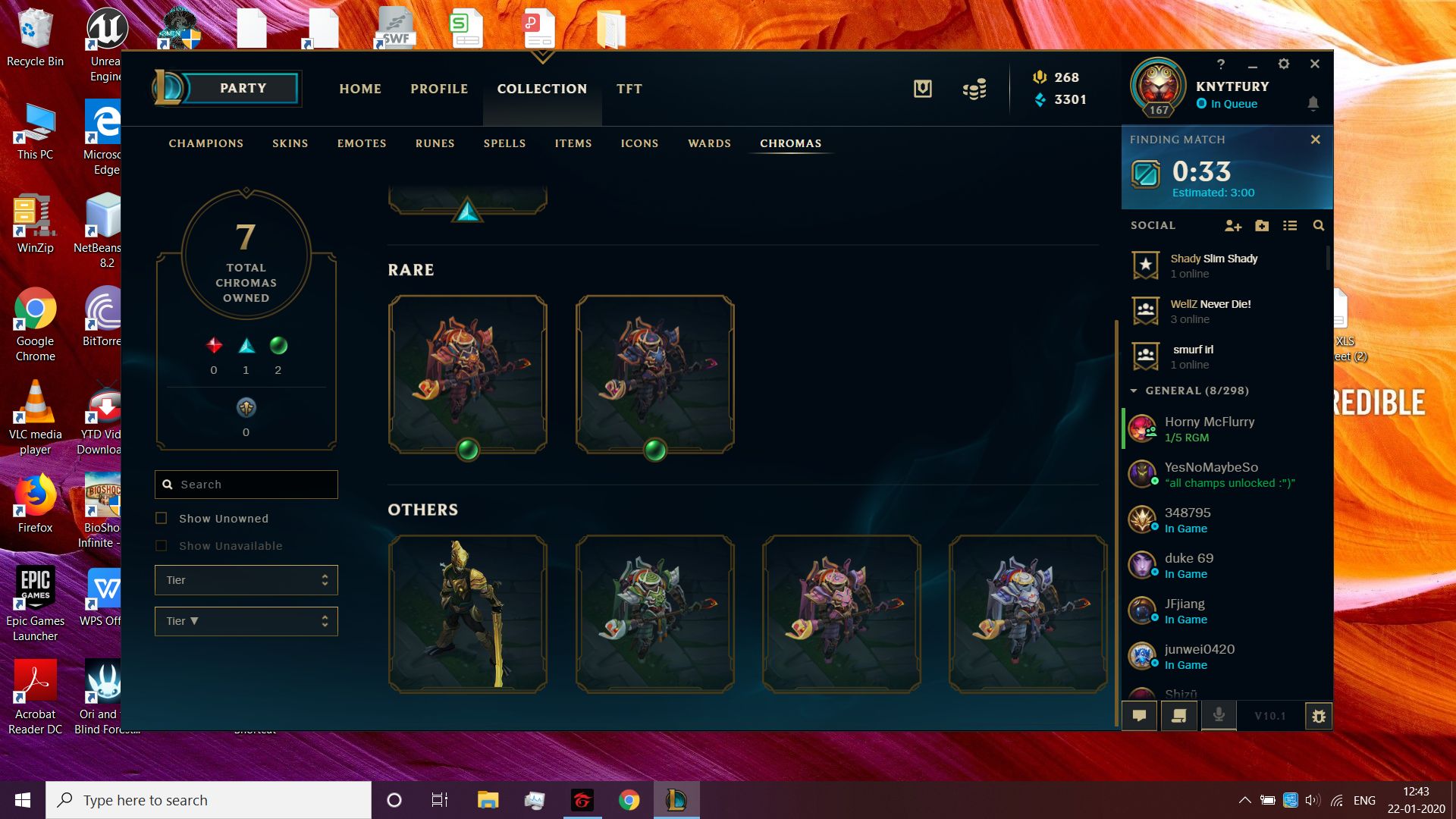Open the descending Tier sort dropdown
Viewport: 1456px width, 819px height.
pyautogui.click(x=246, y=621)
